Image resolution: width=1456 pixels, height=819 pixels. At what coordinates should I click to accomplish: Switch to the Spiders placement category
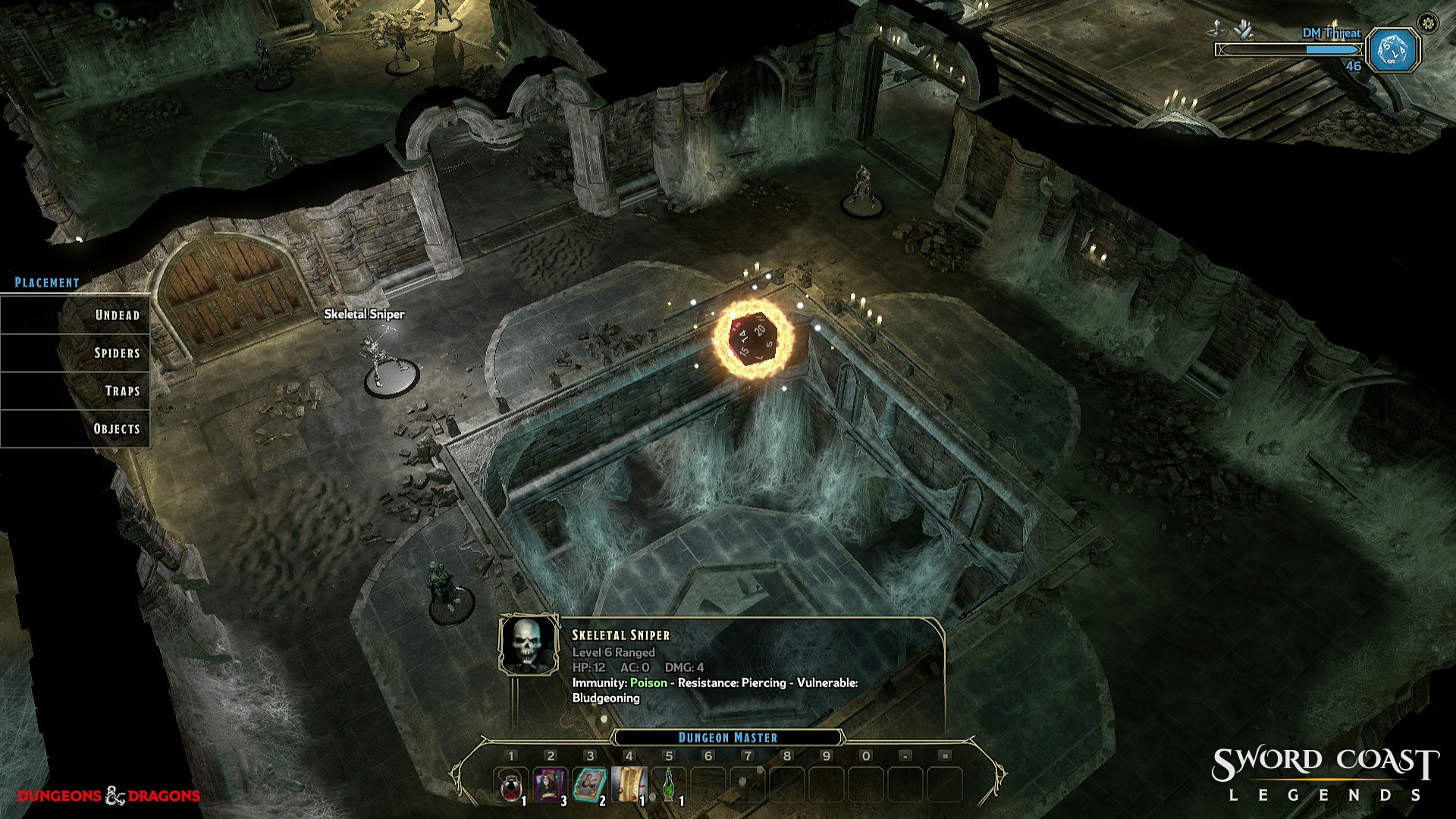[x=116, y=353]
